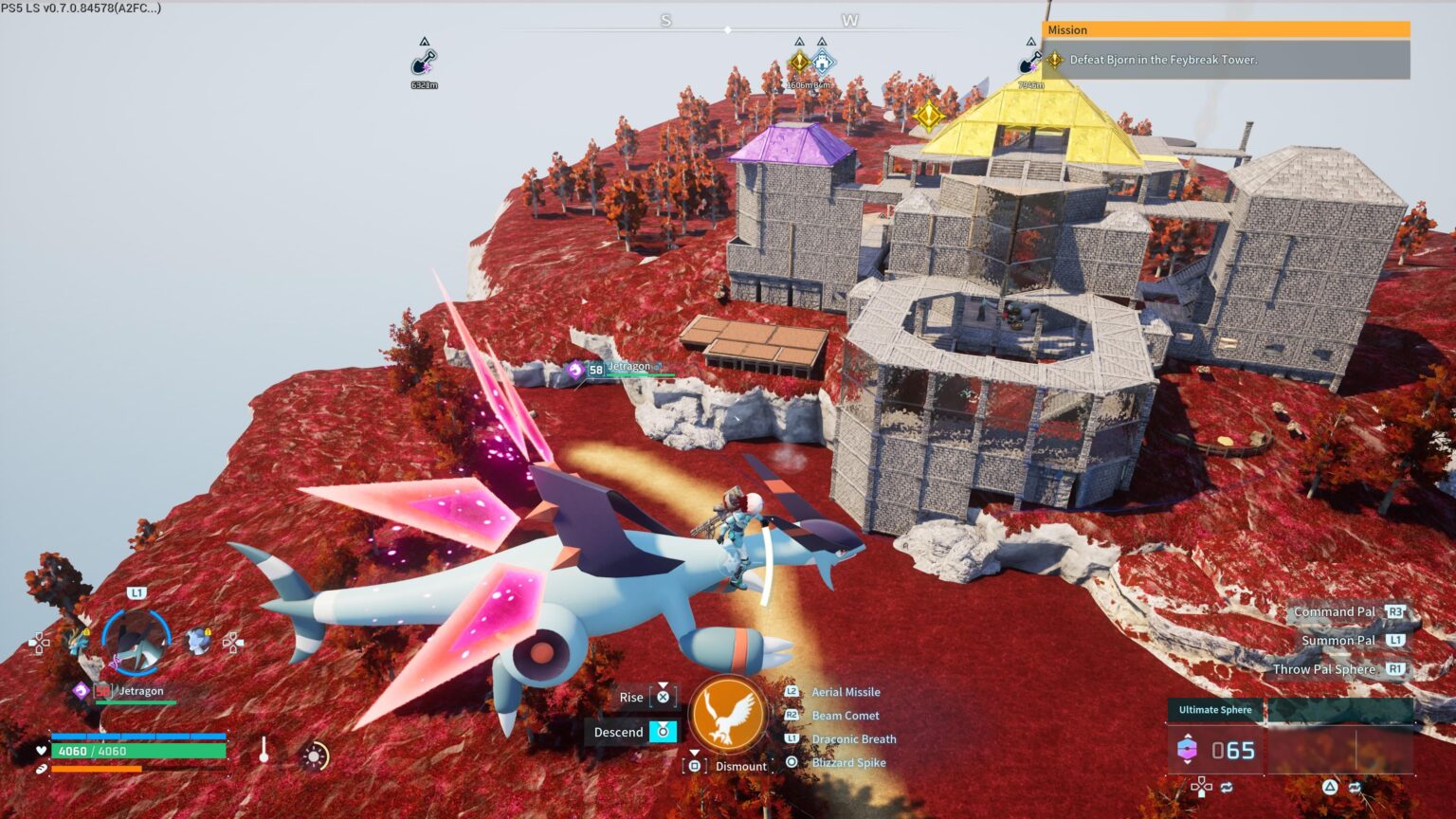
Task: Click the pickaxe map marker showing 6522m
Action: click(x=423, y=63)
